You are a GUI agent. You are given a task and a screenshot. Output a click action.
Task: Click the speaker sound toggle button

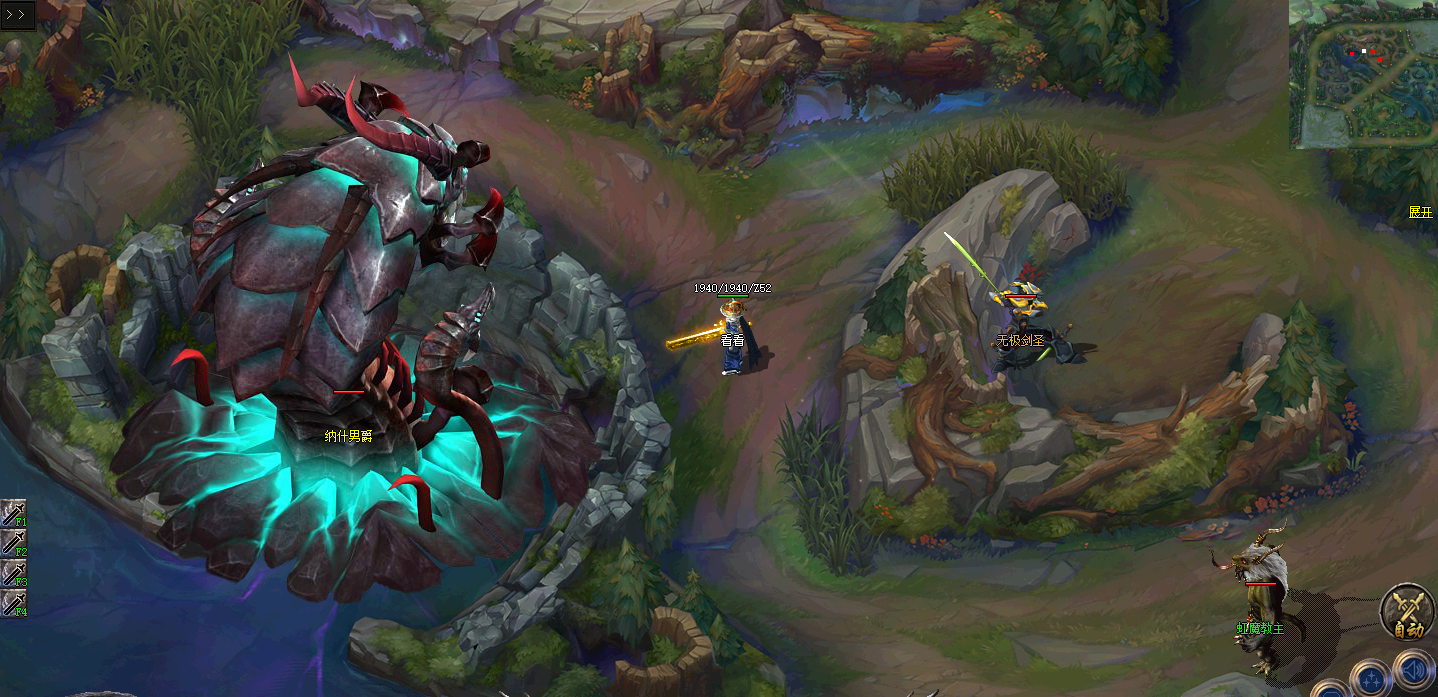pyautogui.click(x=1412, y=672)
